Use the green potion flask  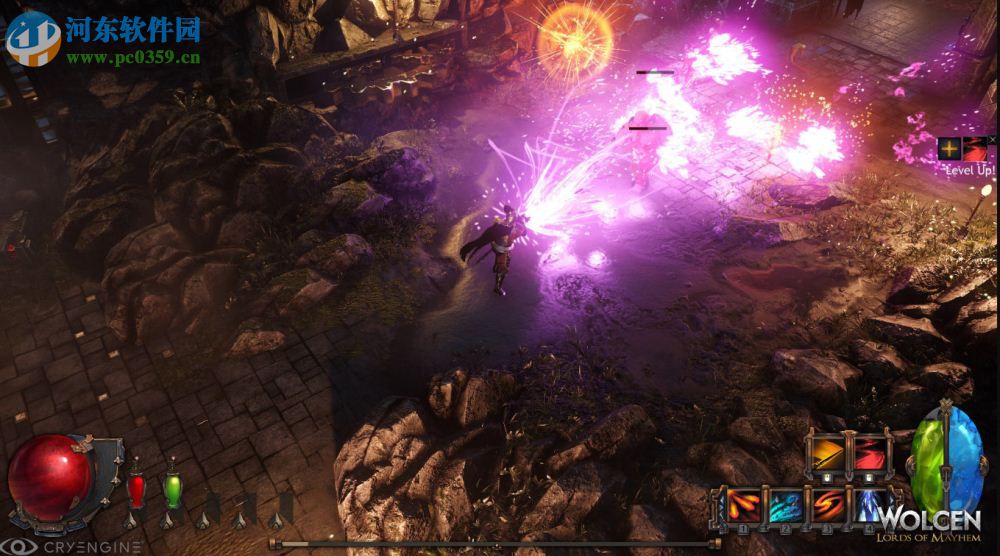pyautogui.click(x=173, y=490)
